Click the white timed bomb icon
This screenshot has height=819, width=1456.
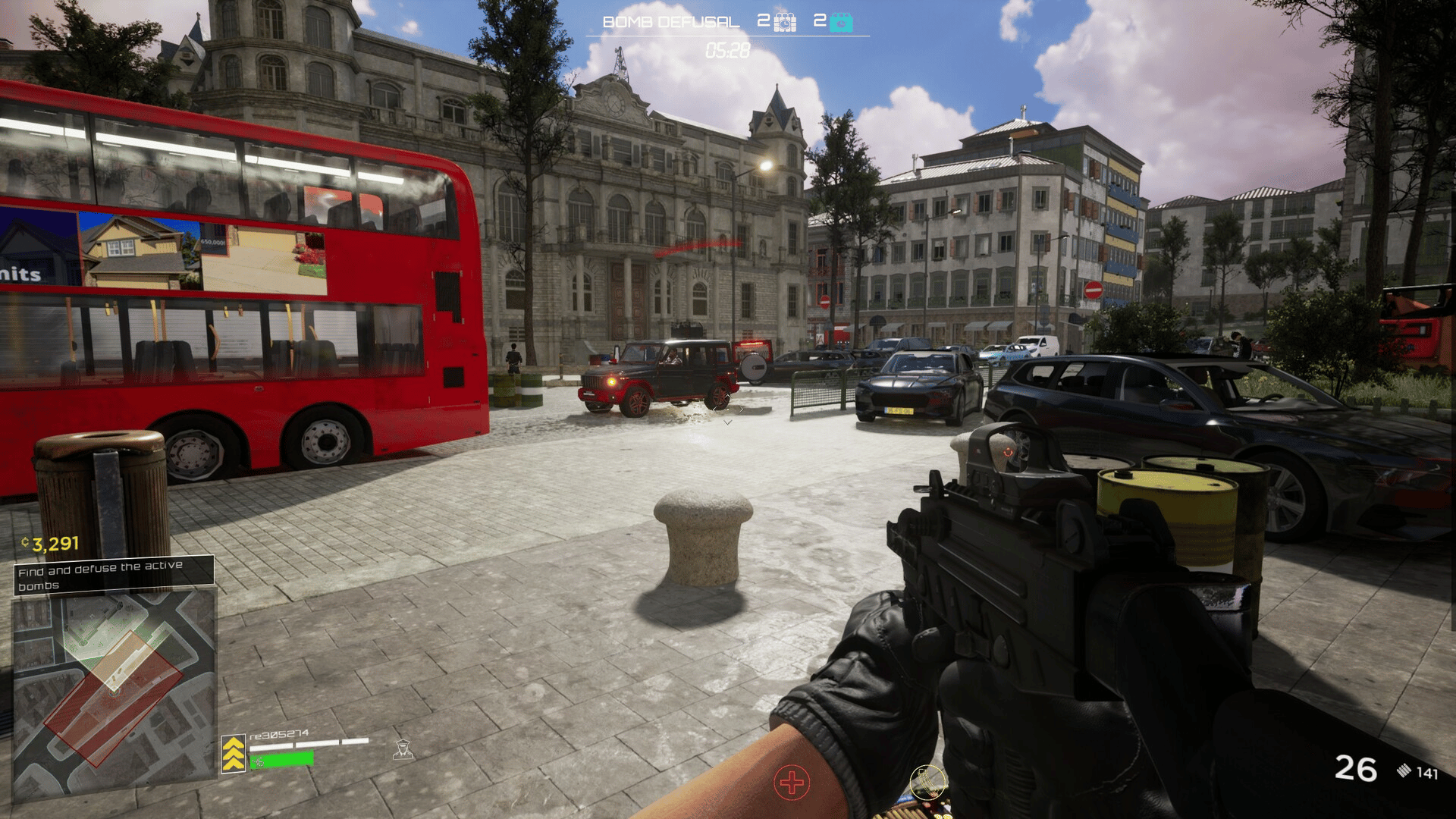click(x=785, y=22)
